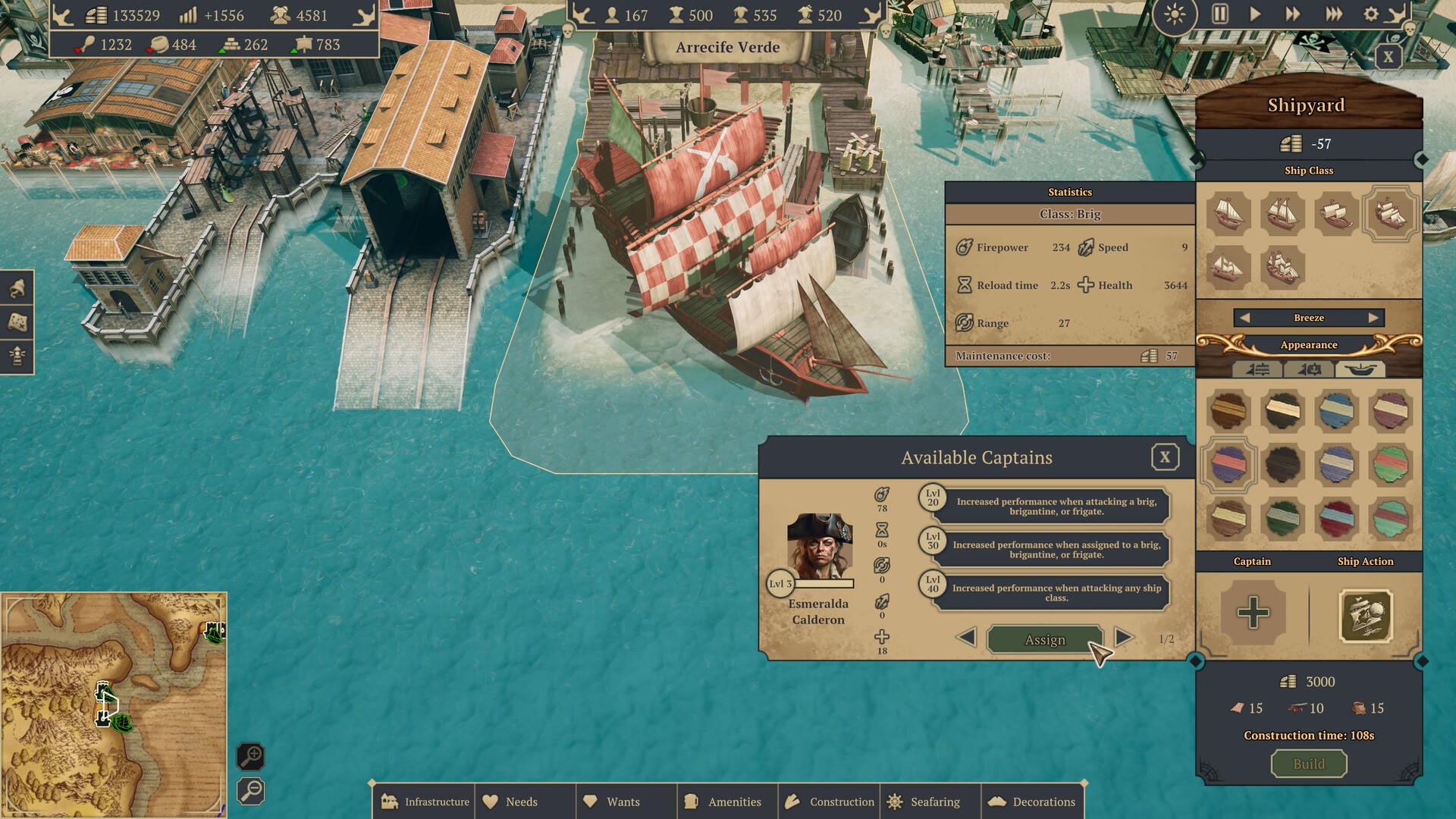The height and width of the screenshot is (819, 1456).
Task: Assign captain Esmeralda Calderon
Action: coord(1044,640)
